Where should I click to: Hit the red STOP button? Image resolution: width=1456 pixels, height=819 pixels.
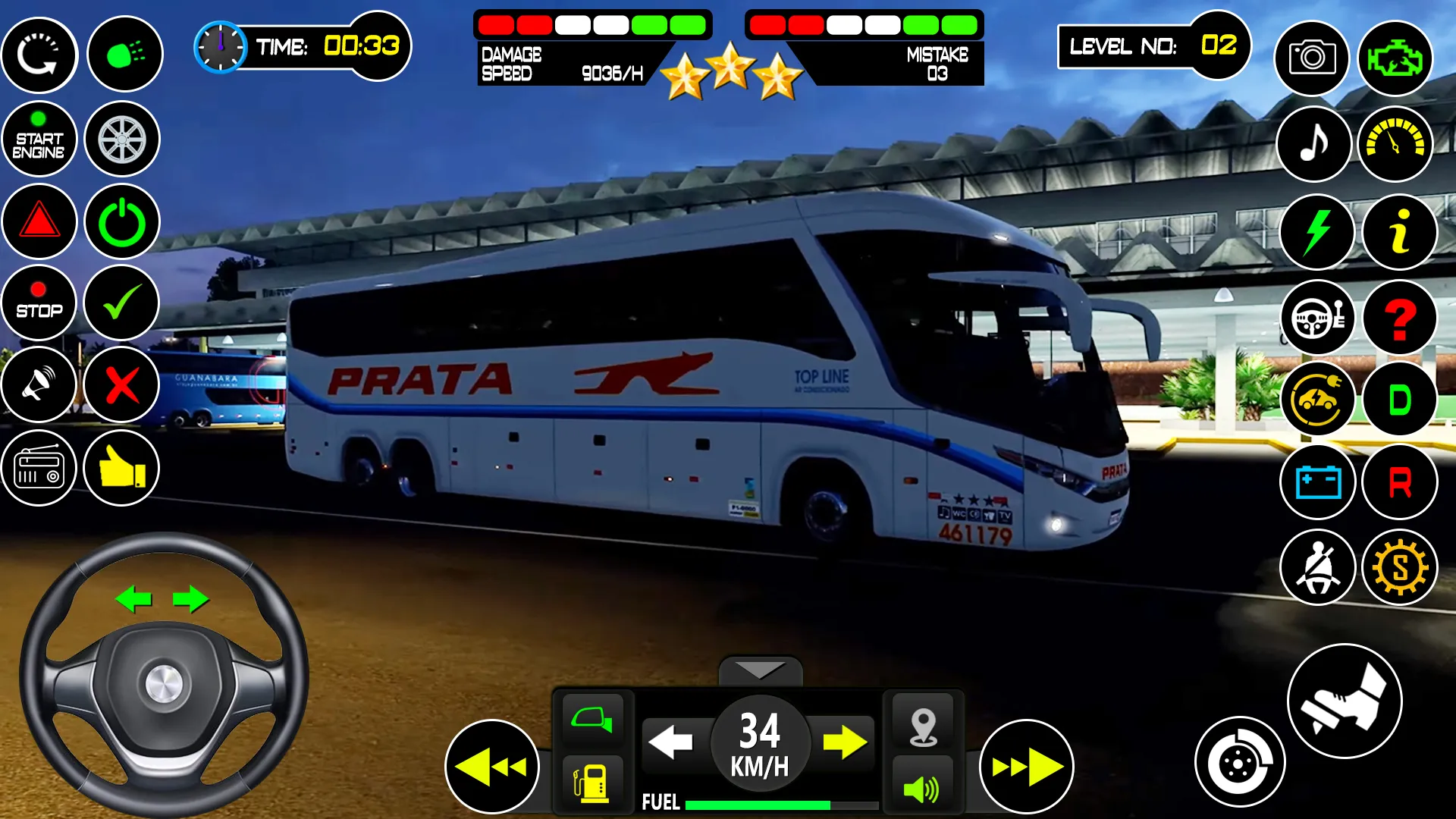tap(39, 303)
